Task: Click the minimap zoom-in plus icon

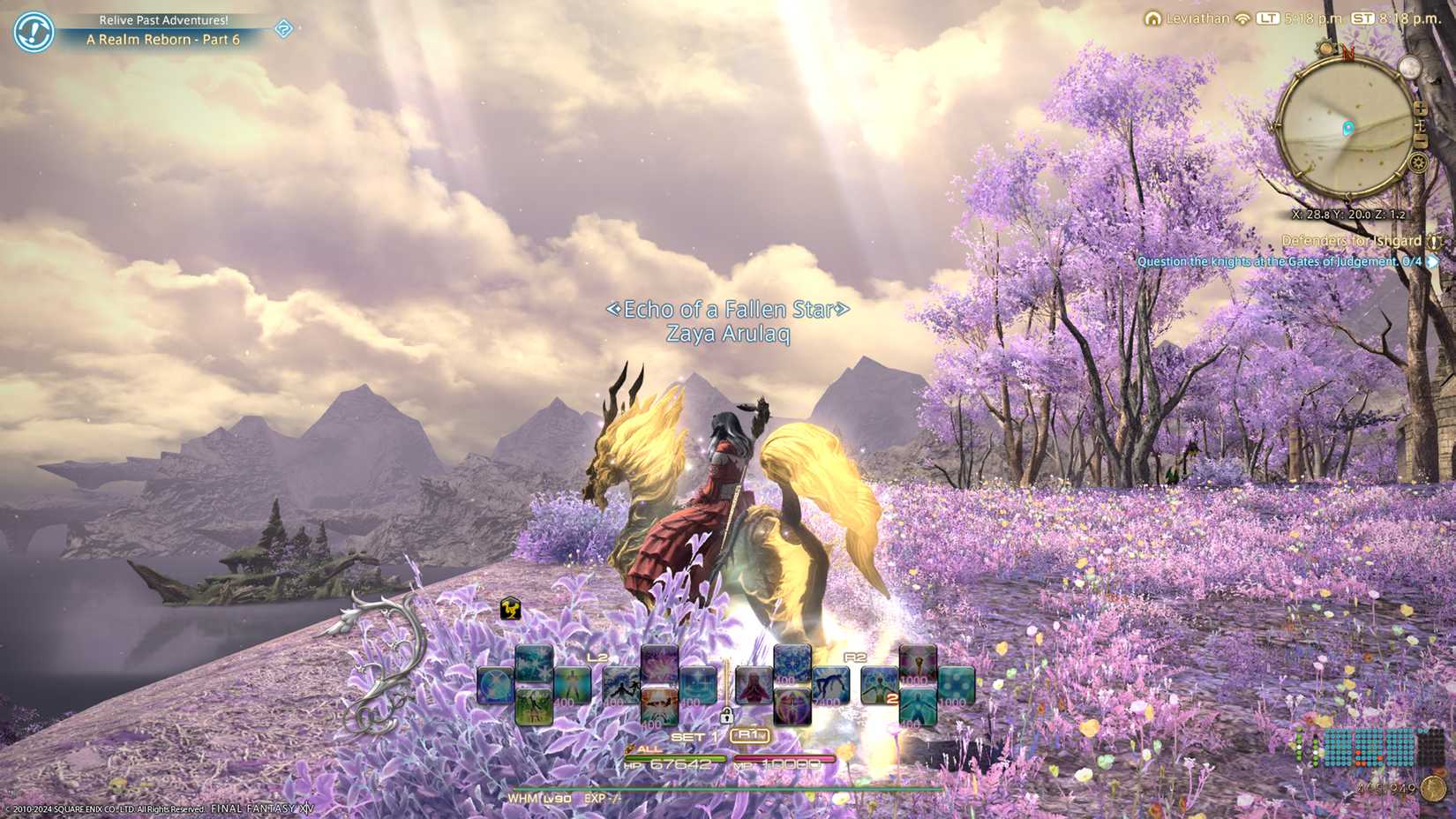Action: [1419, 109]
